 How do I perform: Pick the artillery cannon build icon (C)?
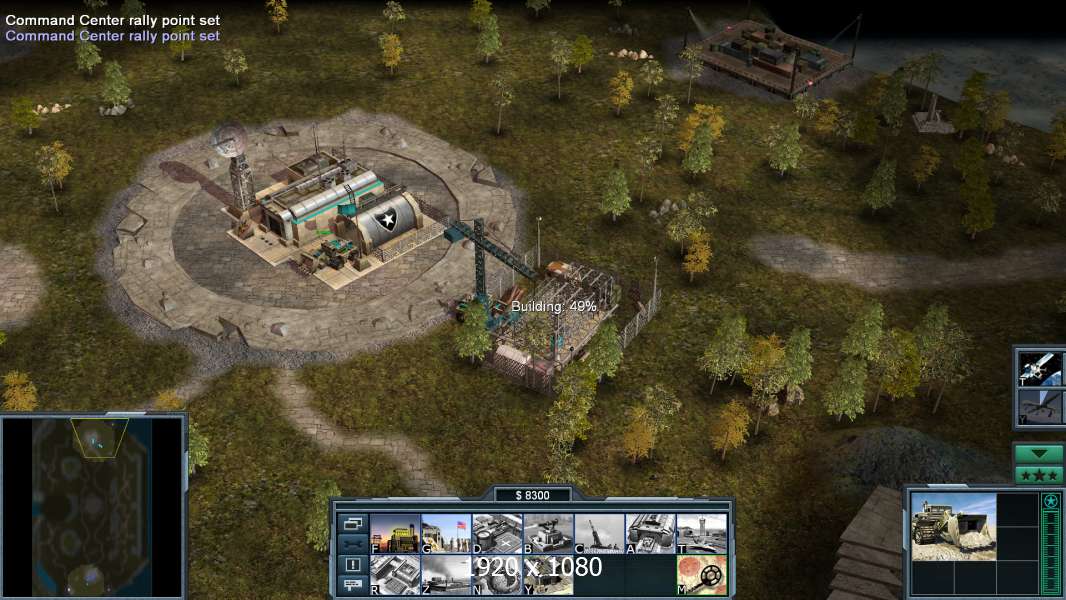(599, 534)
